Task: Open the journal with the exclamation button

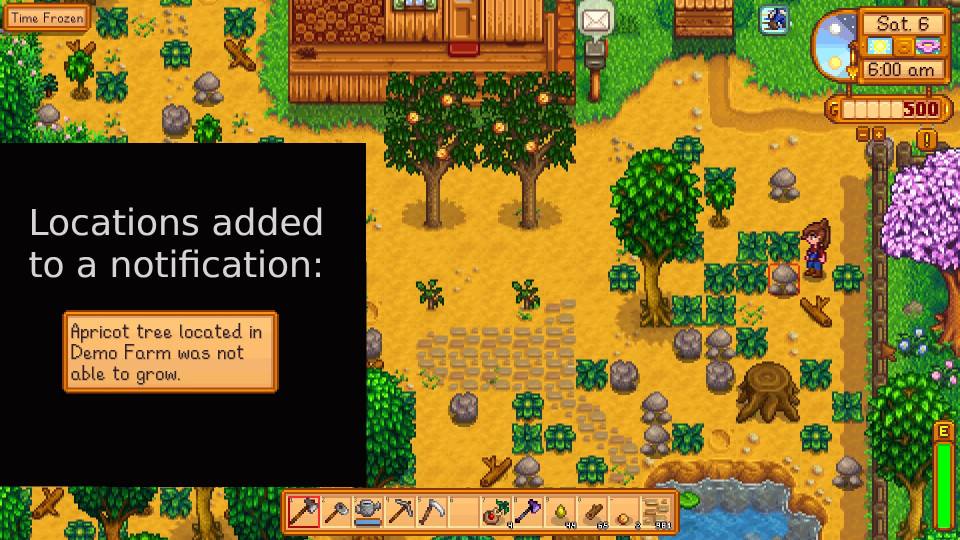Action: click(x=927, y=139)
